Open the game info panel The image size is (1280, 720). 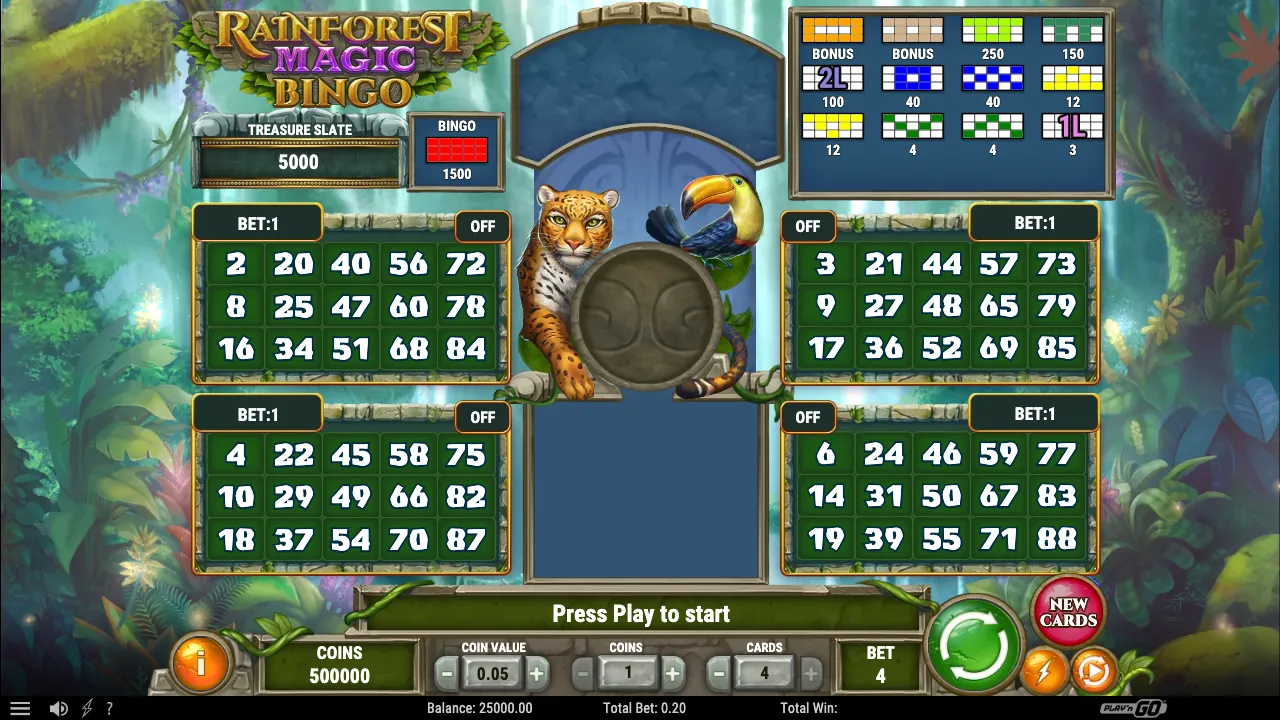click(201, 663)
